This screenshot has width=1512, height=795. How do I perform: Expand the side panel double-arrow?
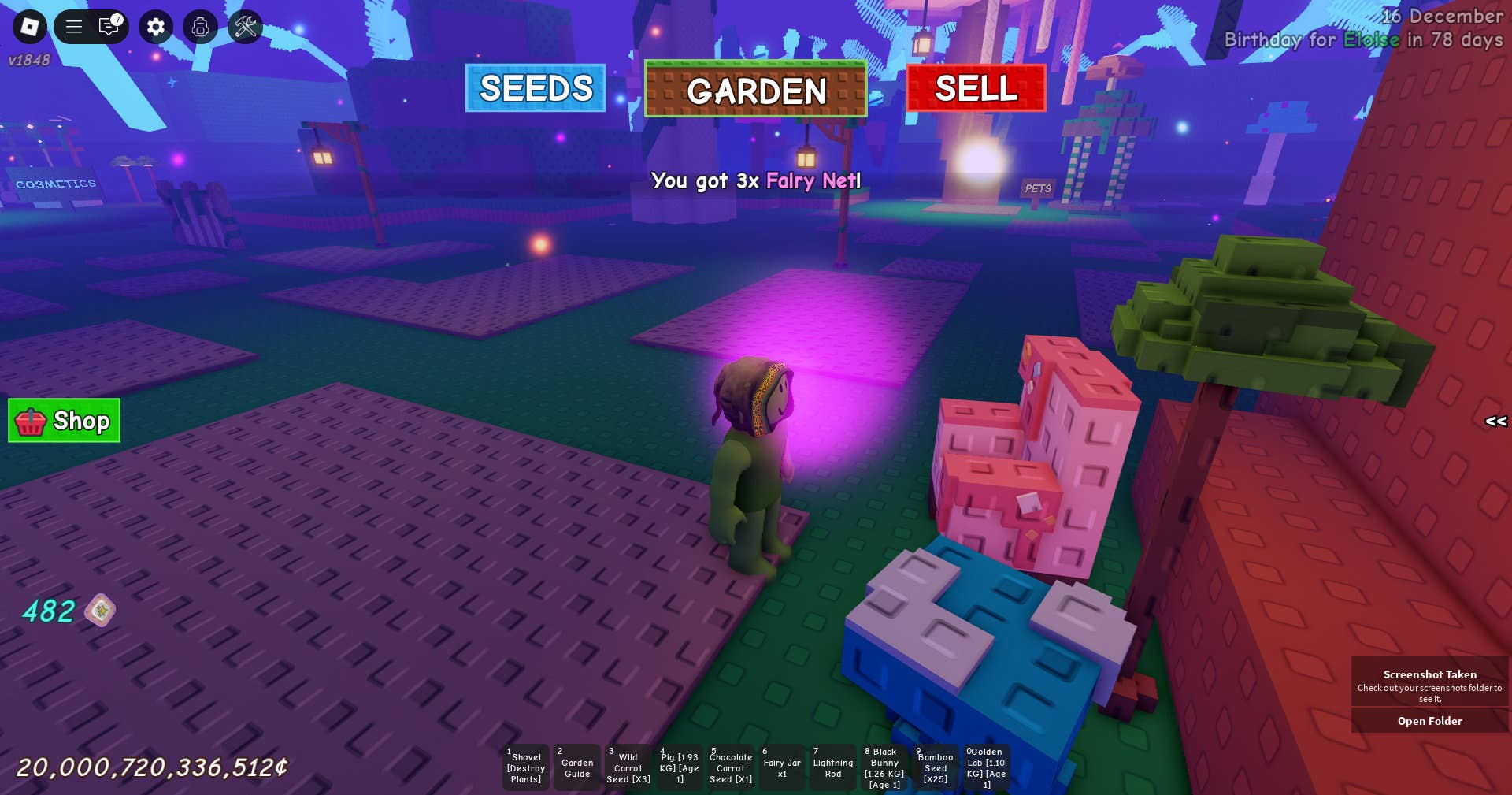(1495, 422)
